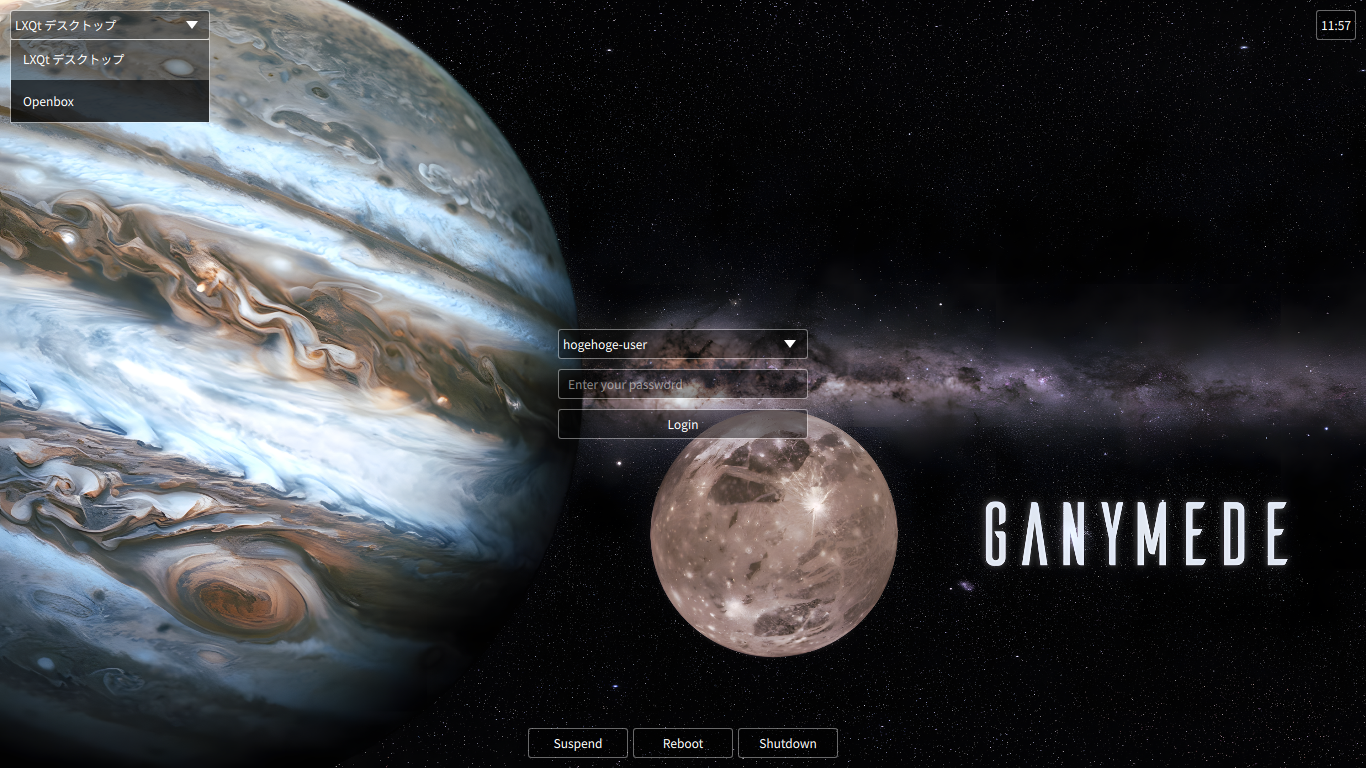Suspend the computer
Image resolution: width=1366 pixels, height=768 pixels.
pos(578,743)
